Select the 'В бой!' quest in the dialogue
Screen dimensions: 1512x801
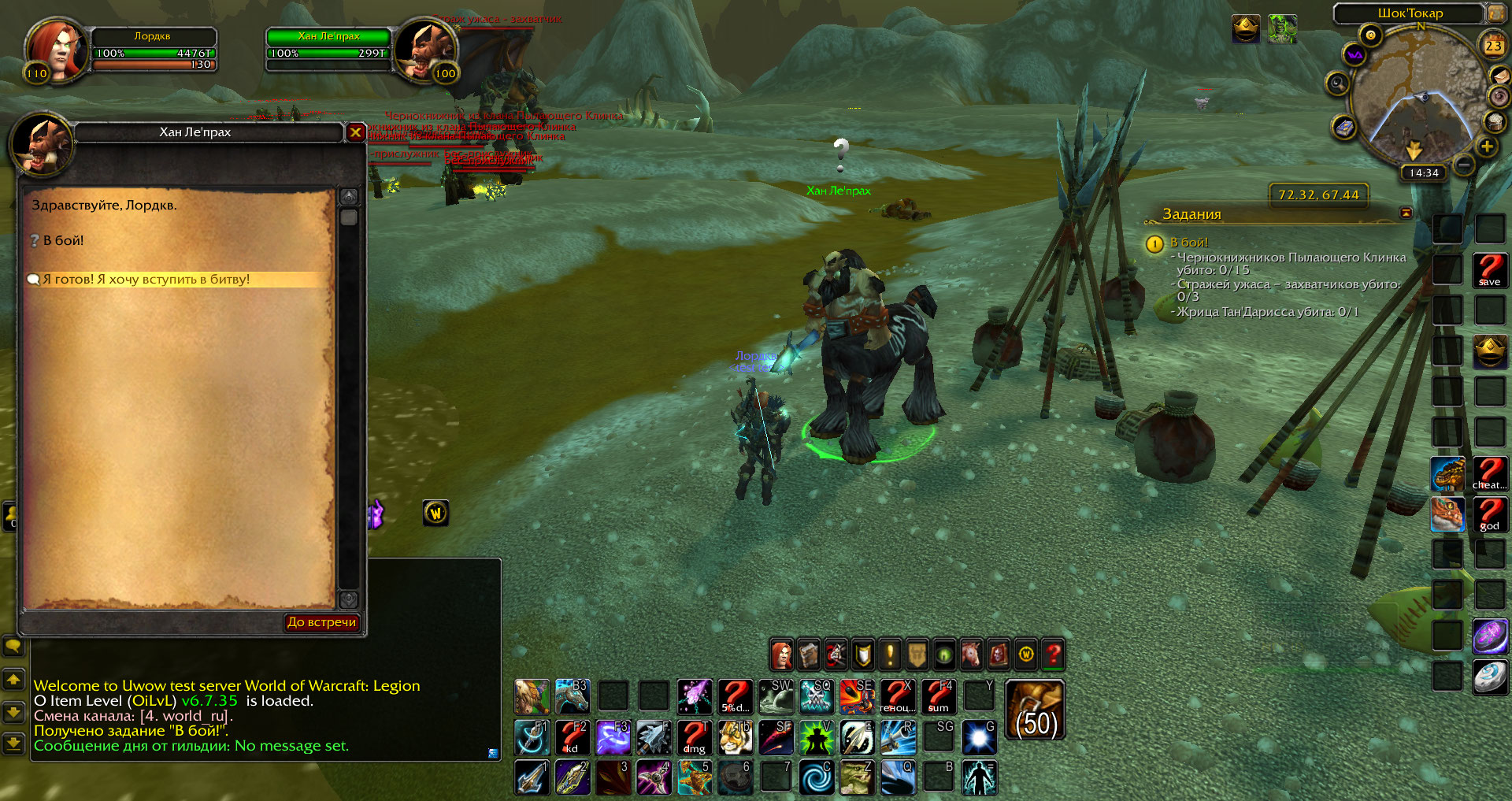[x=63, y=241]
